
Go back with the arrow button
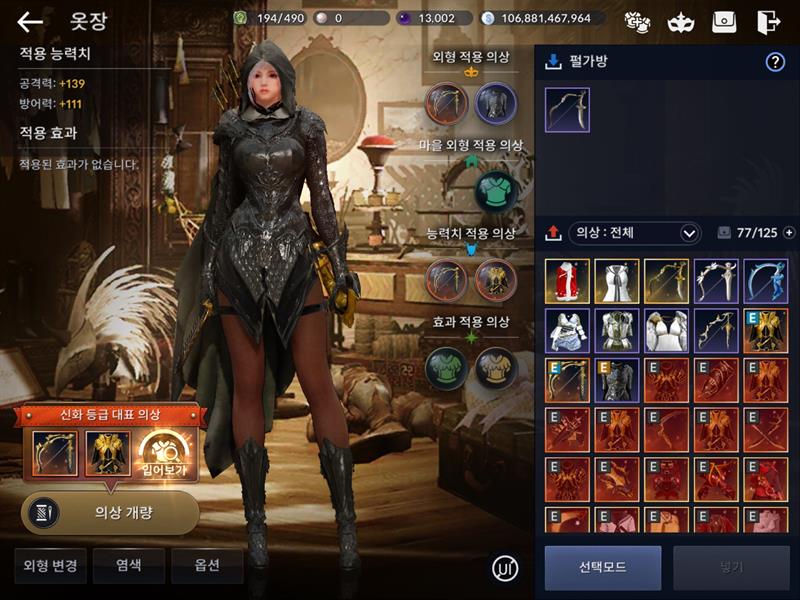point(31,22)
